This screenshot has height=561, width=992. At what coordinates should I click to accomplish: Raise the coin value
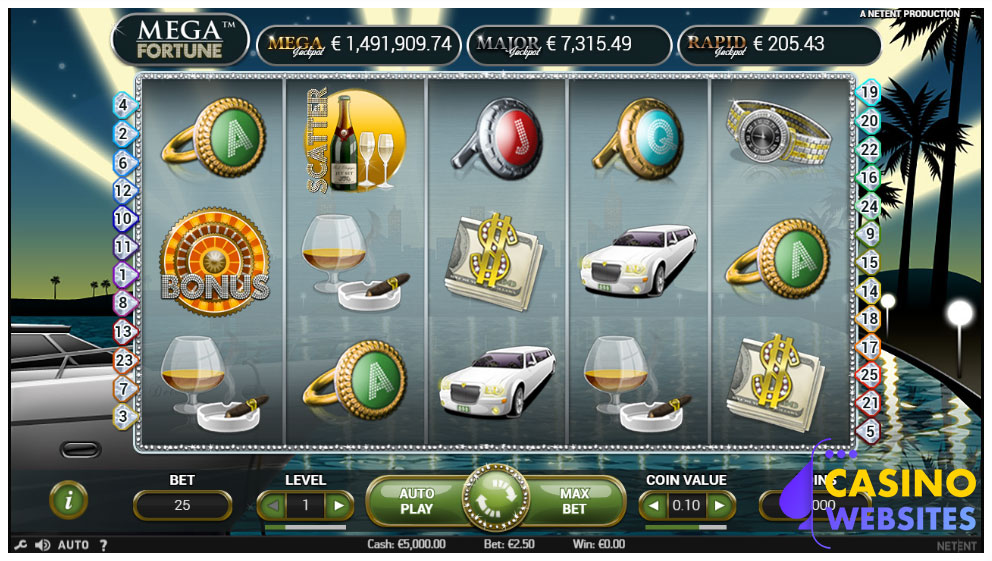click(x=718, y=506)
